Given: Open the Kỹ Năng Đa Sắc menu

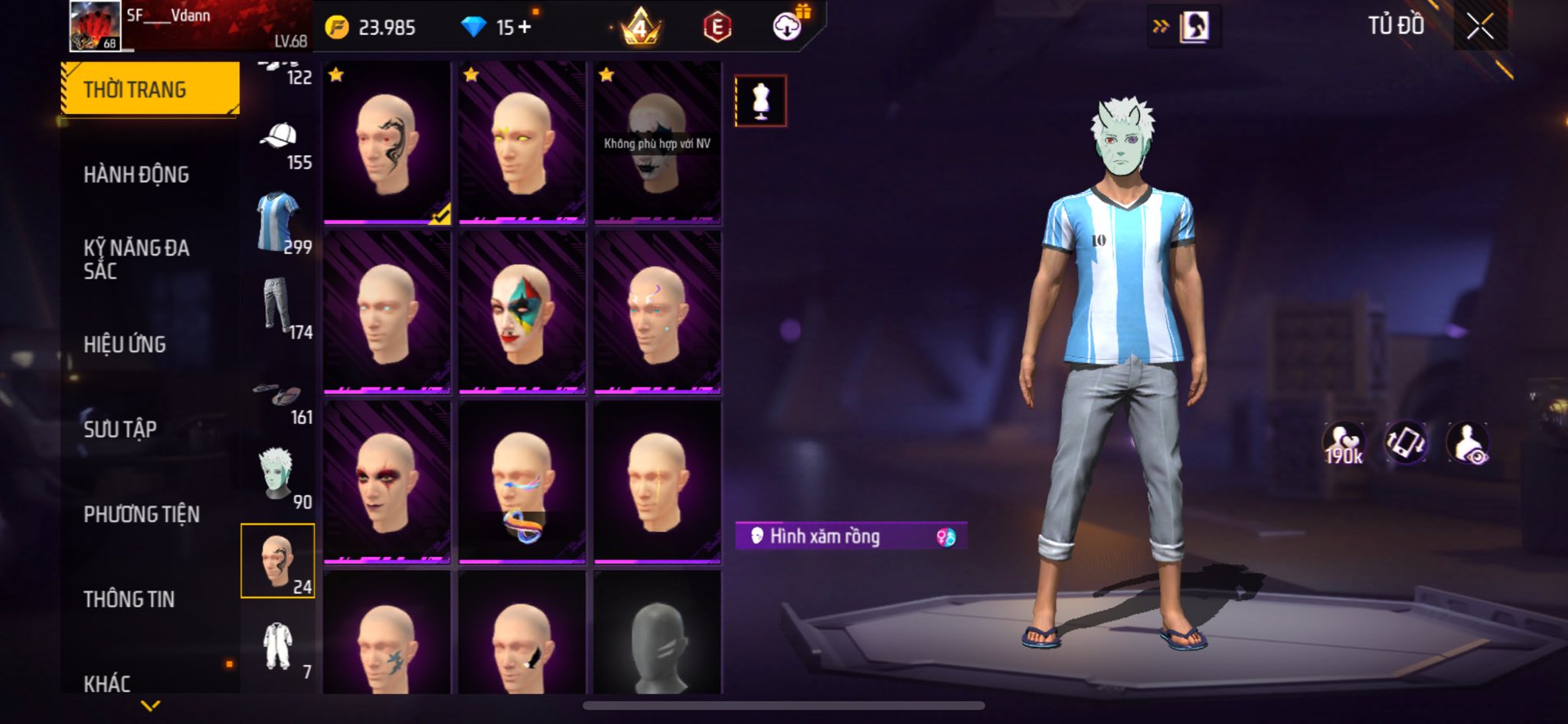Looking at the screenshot, I should [136, 259].
